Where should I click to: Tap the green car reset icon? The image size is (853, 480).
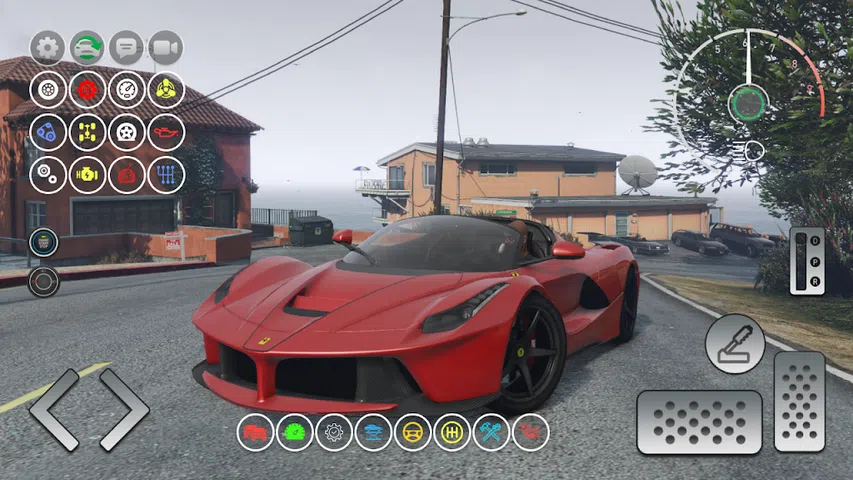click(x=87, y=47)
